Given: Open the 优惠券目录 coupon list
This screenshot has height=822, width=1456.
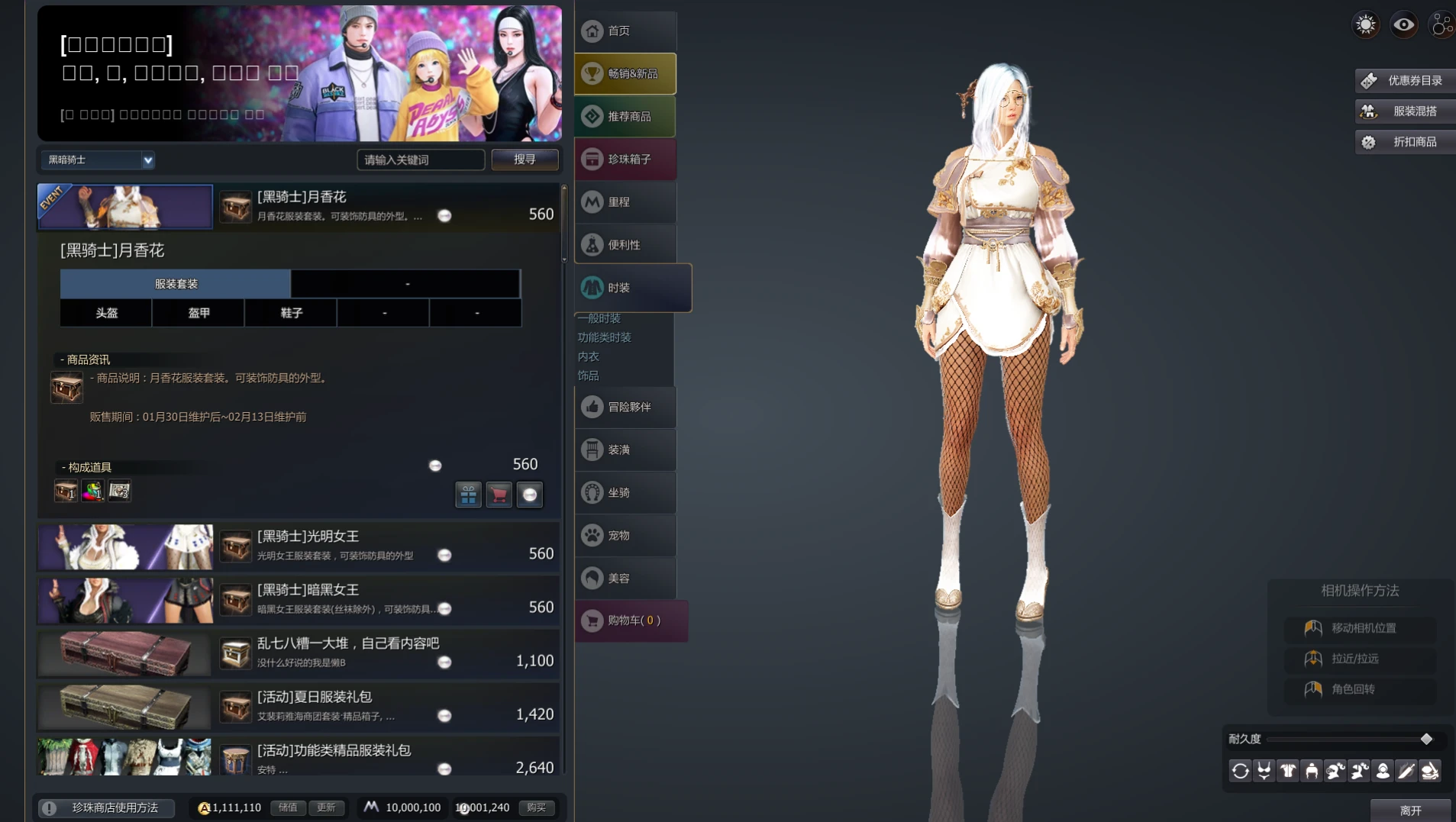Looking at the screenshot, I should (1405, 81).
